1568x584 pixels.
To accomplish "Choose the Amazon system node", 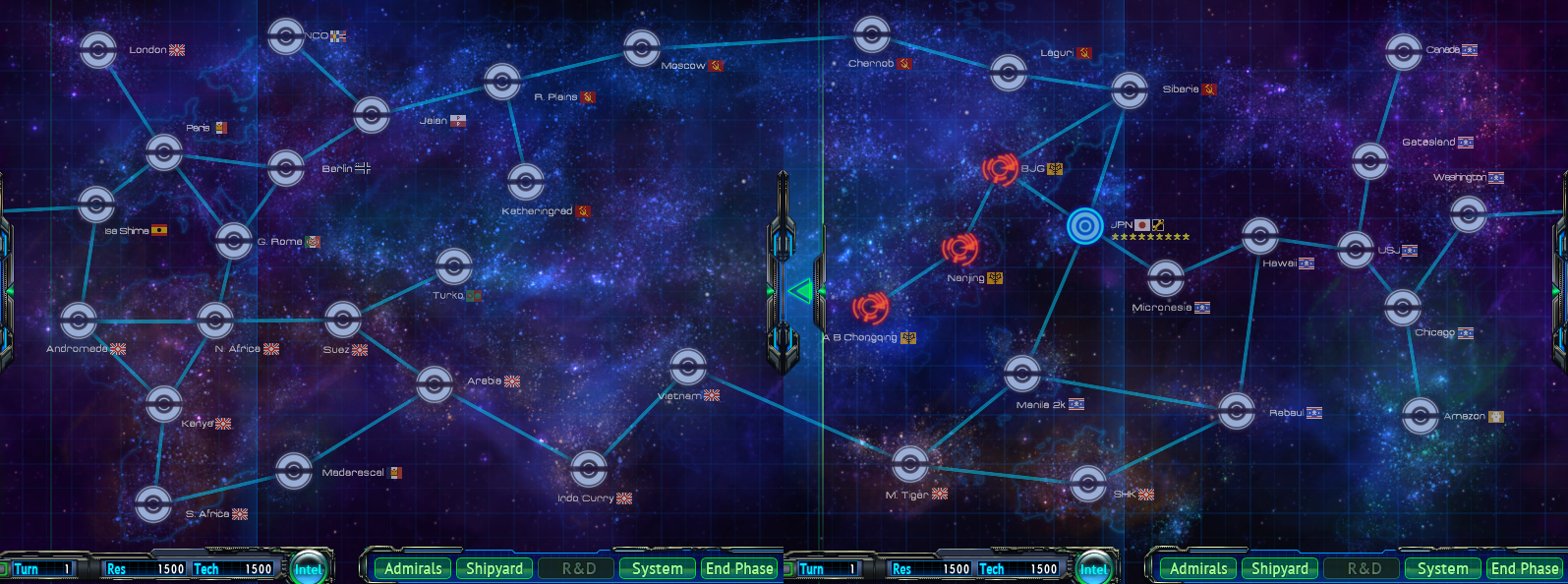I will 1421,416.
